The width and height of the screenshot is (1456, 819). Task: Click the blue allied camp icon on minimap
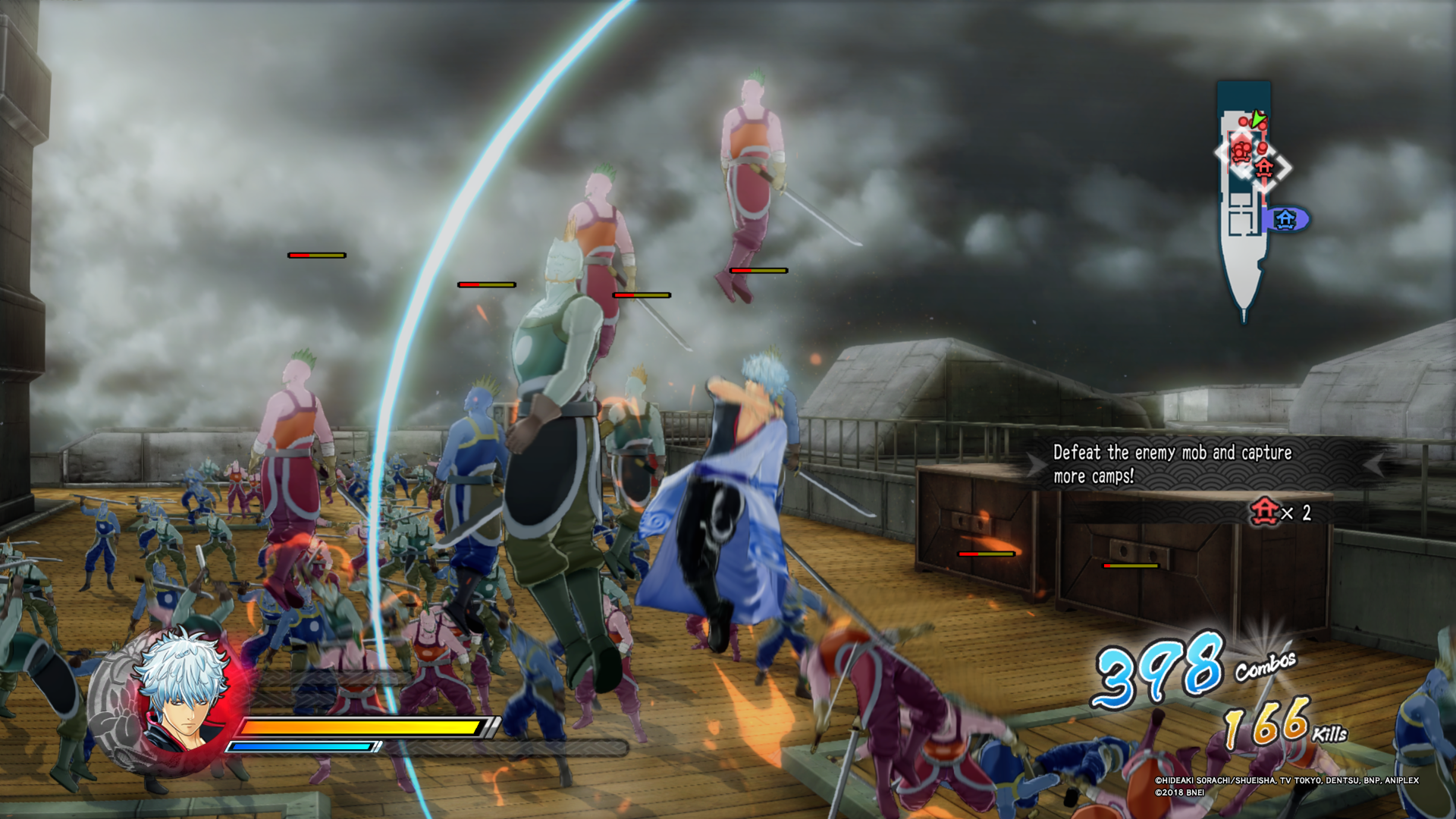tap(1284, 218)
